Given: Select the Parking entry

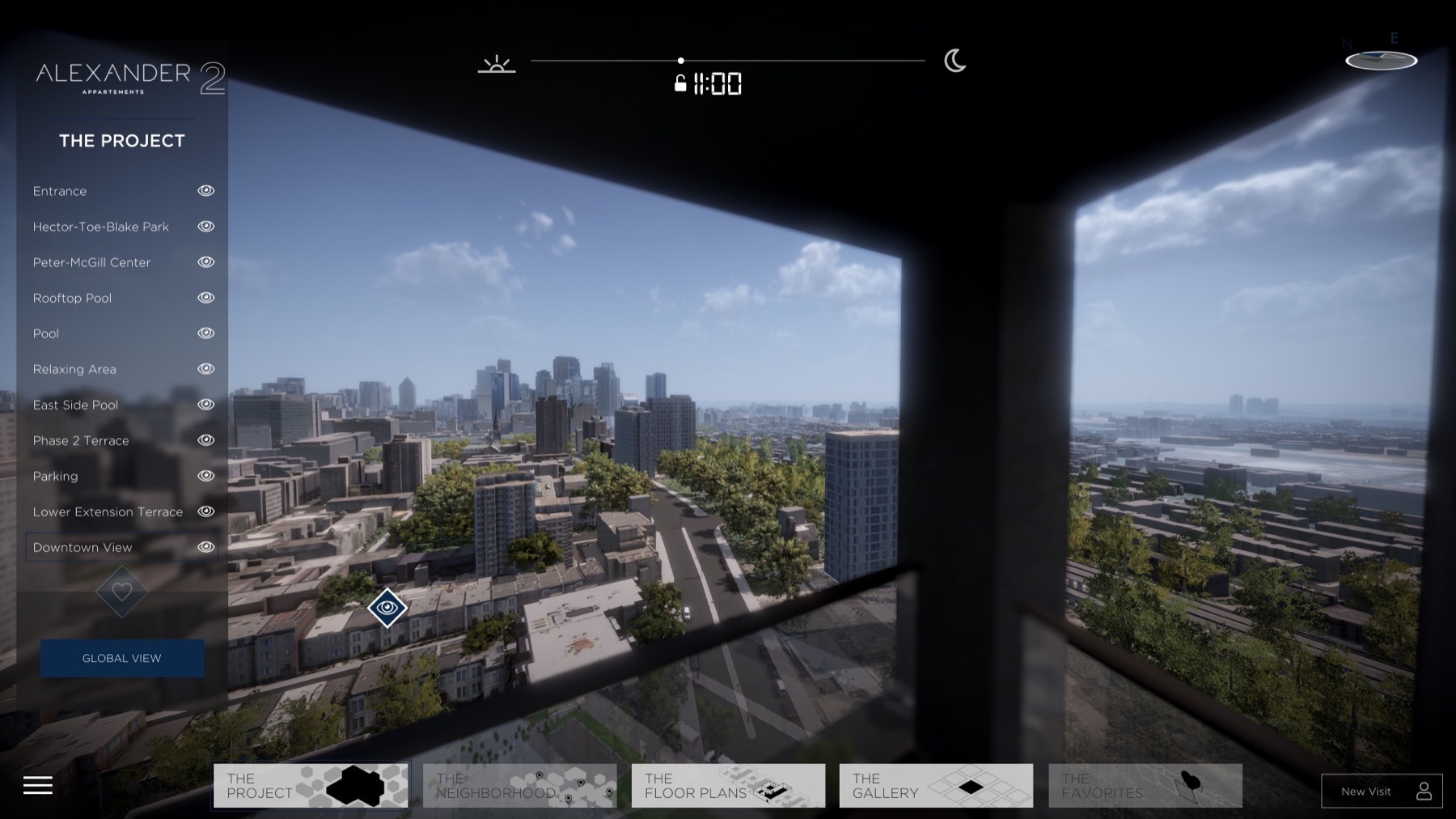Looking at the screenshot, I should point(55,476).
